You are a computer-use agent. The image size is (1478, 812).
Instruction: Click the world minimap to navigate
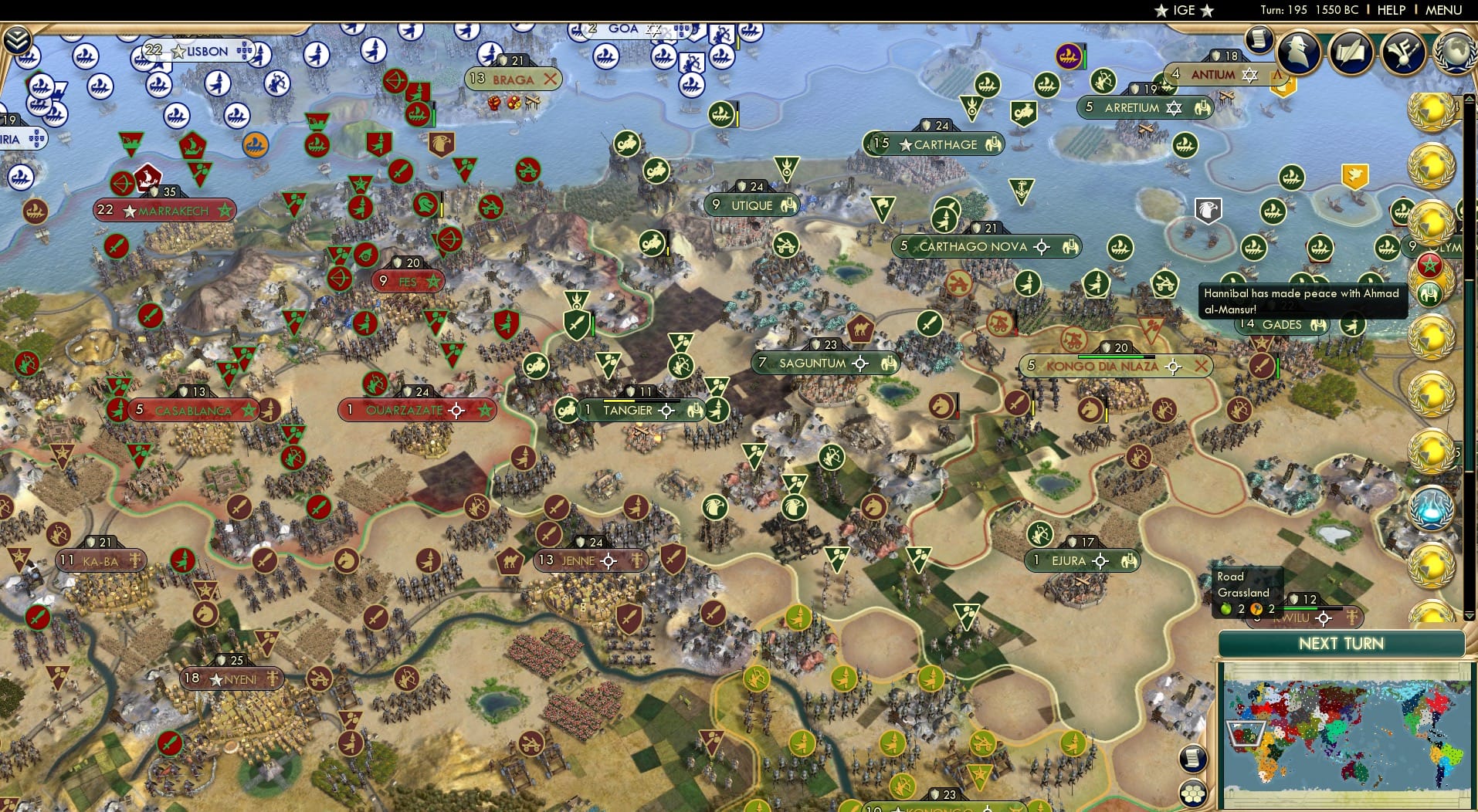[x=1344, y=733]
